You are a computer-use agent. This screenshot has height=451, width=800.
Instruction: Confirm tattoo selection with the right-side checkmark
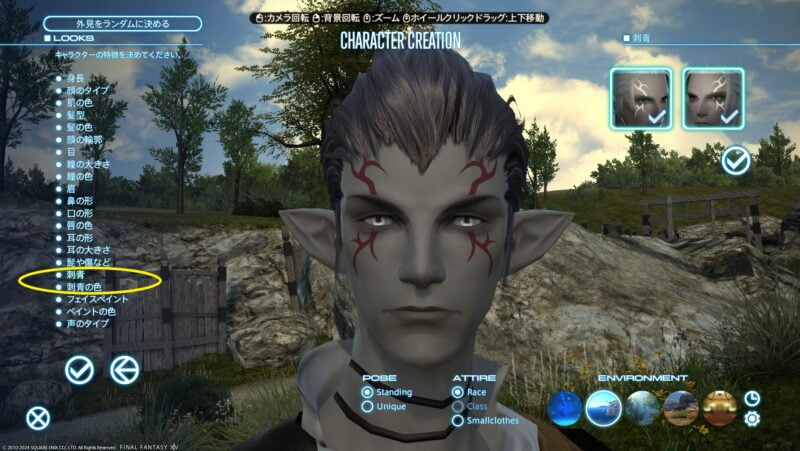736,160
